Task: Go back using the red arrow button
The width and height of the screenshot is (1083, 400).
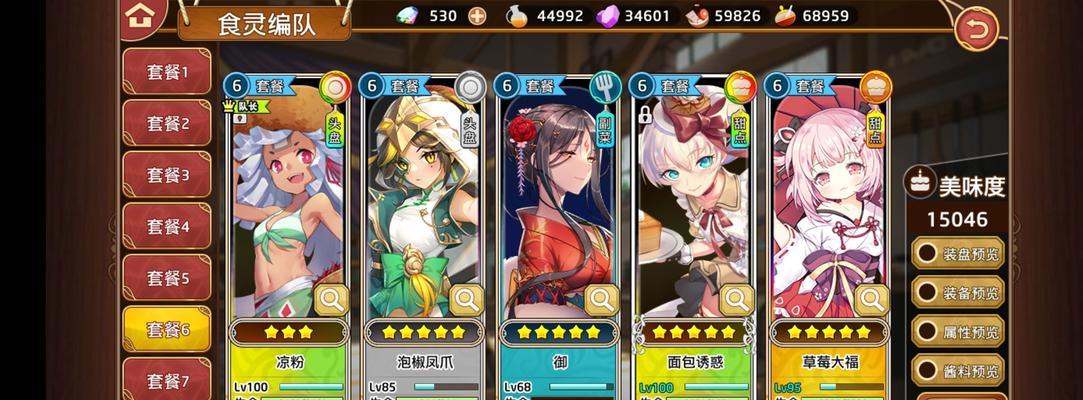Action: tap(976, 28)
